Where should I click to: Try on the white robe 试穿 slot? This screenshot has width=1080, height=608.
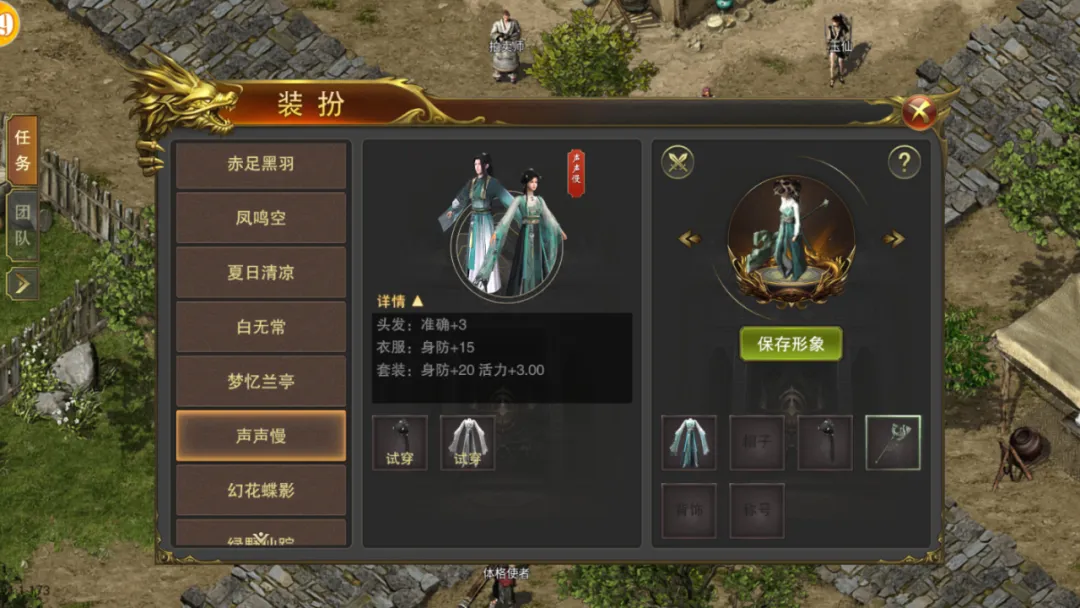coord(468,442)
